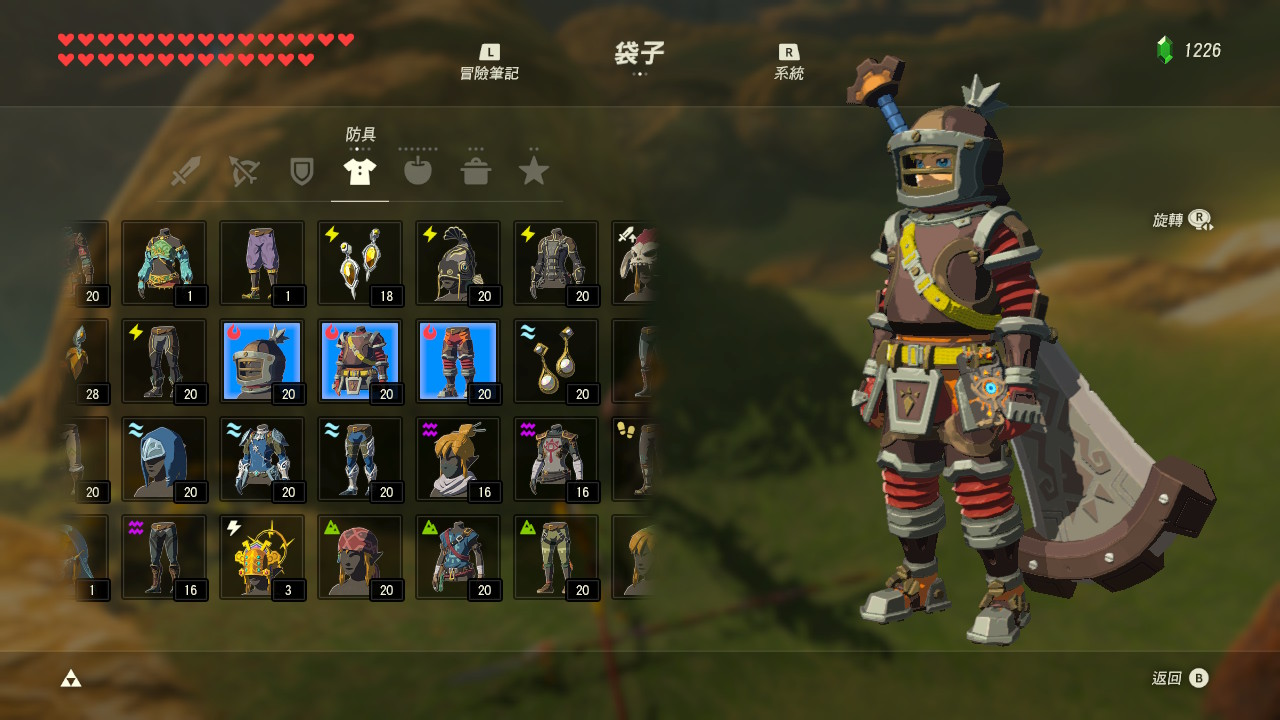Select the key items star tab

pyautogui.click(x=534, y=170)
